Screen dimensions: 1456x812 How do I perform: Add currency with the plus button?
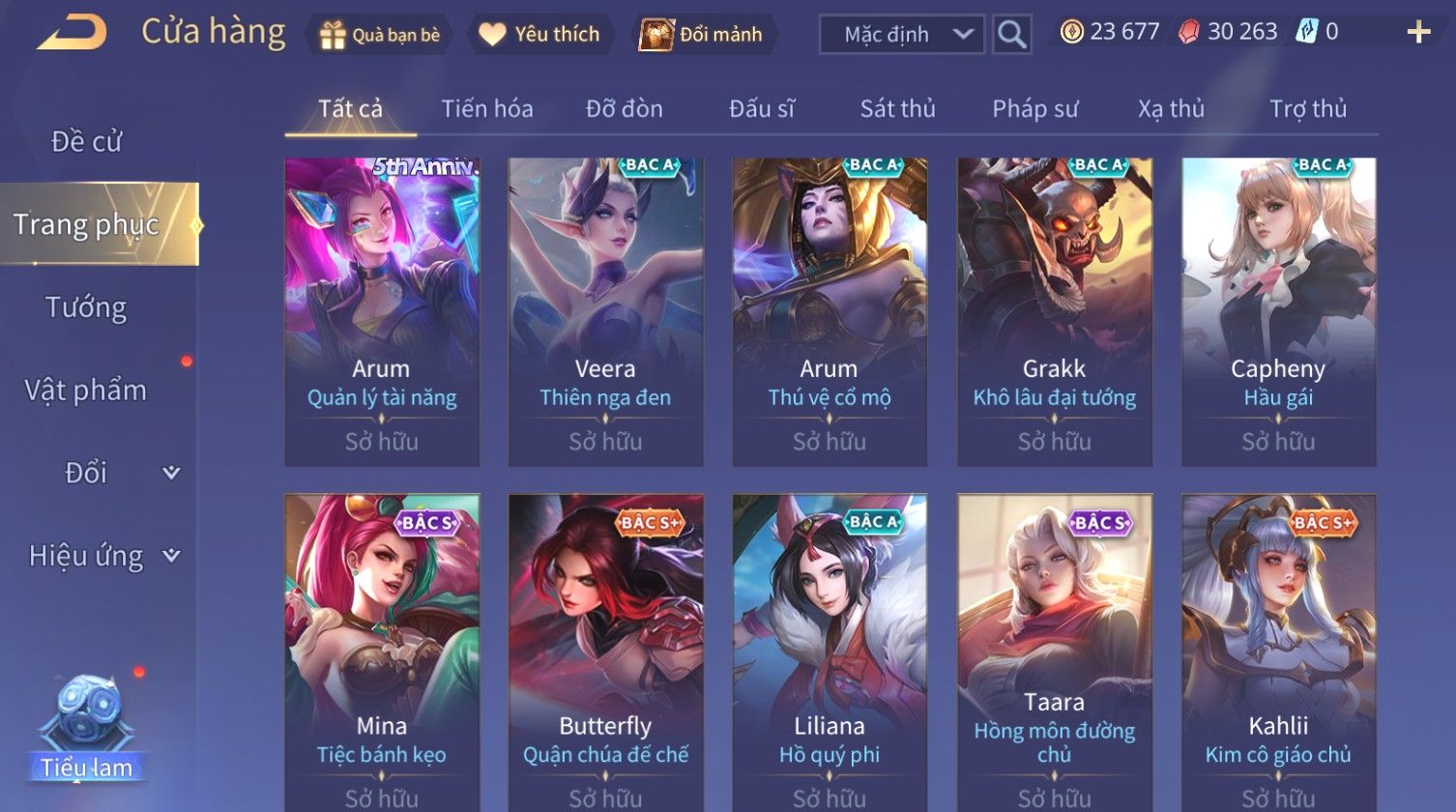pyautogui.click(x=1418, y=33)
